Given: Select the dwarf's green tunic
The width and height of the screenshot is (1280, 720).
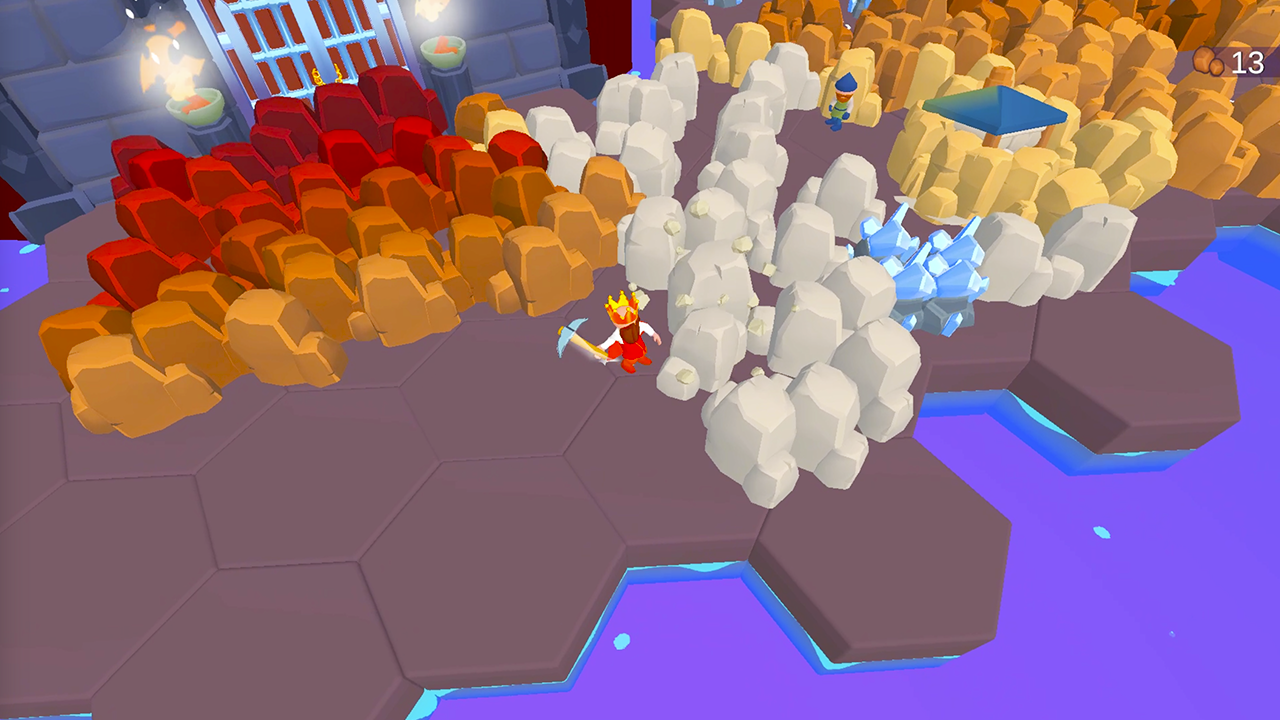Looking at the screenshot, I should [x=840, y=110].
